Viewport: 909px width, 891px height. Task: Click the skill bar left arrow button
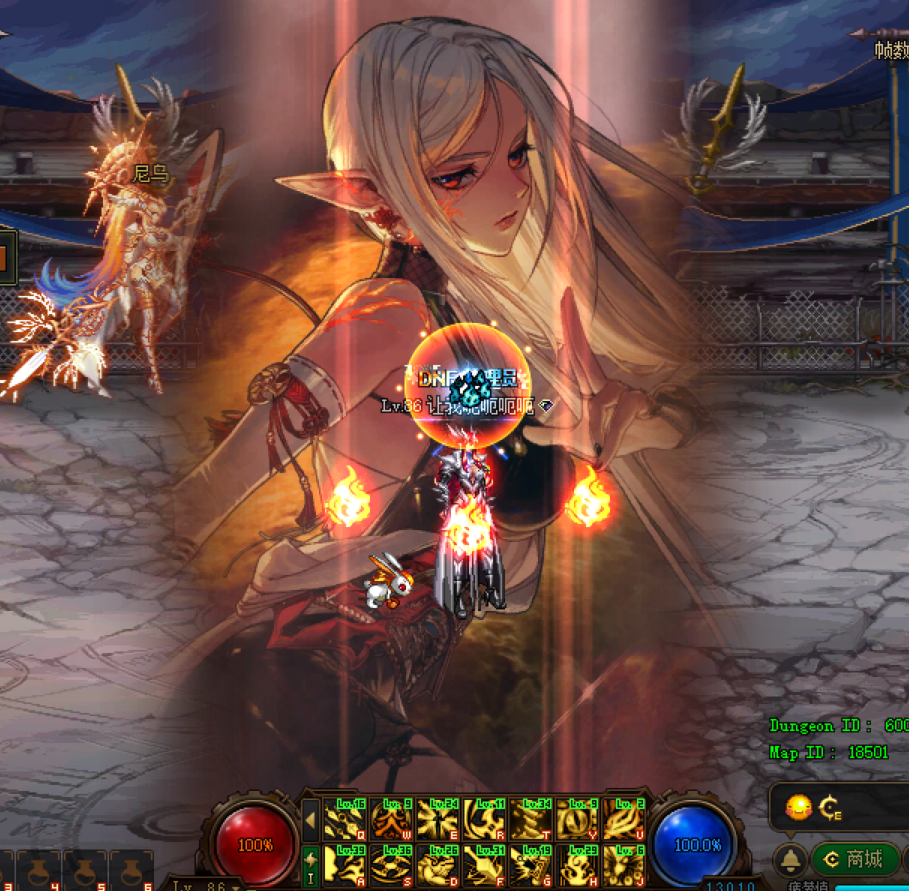[x=310, y=820]
